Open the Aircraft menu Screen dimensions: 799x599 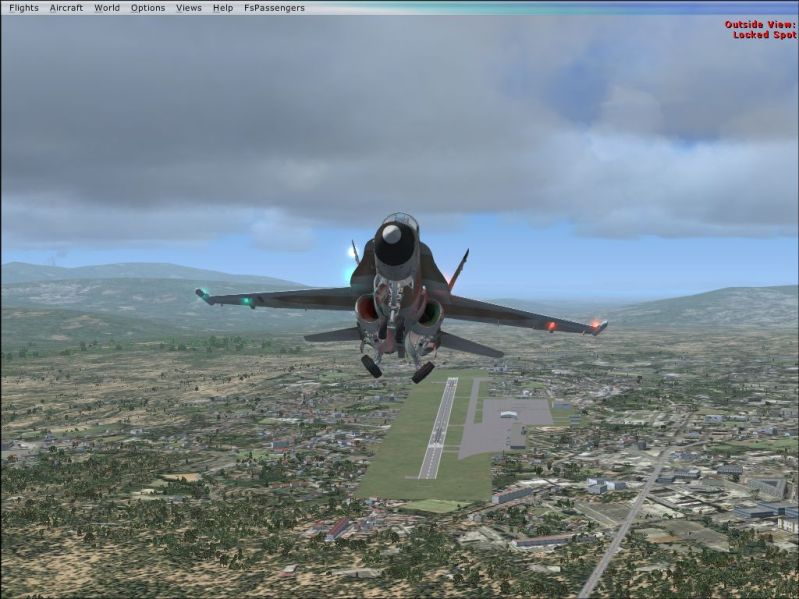pyautogui.click(x=66, y=8)
